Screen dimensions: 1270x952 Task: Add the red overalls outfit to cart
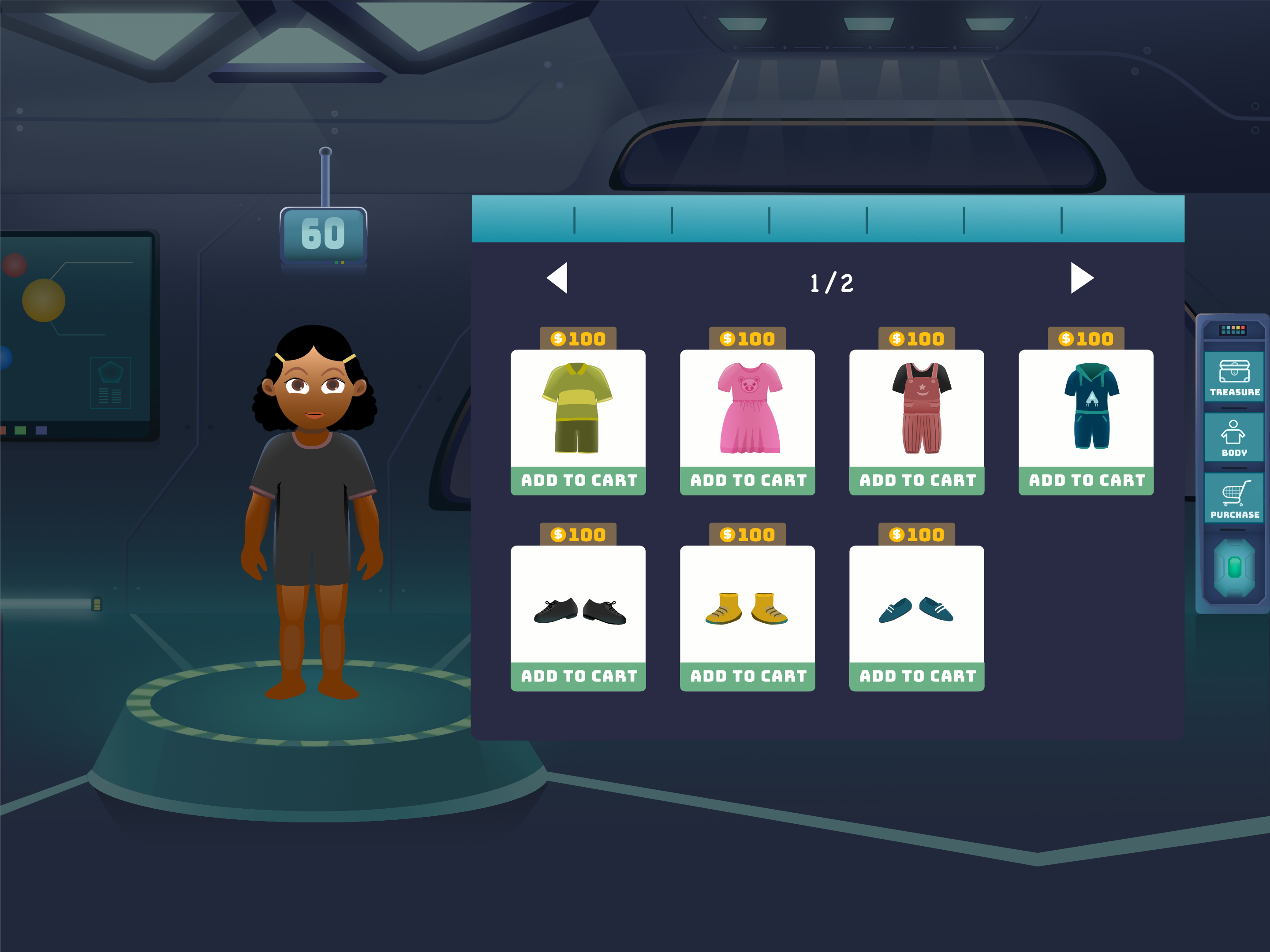point(917,480)
